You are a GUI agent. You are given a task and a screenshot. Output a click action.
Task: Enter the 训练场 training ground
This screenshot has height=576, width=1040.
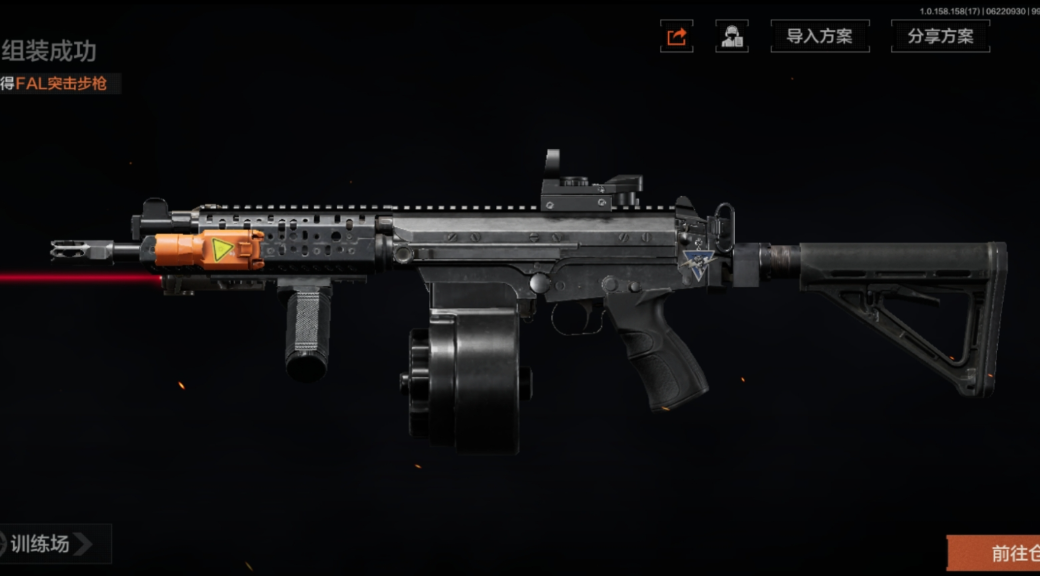[52, 544]
